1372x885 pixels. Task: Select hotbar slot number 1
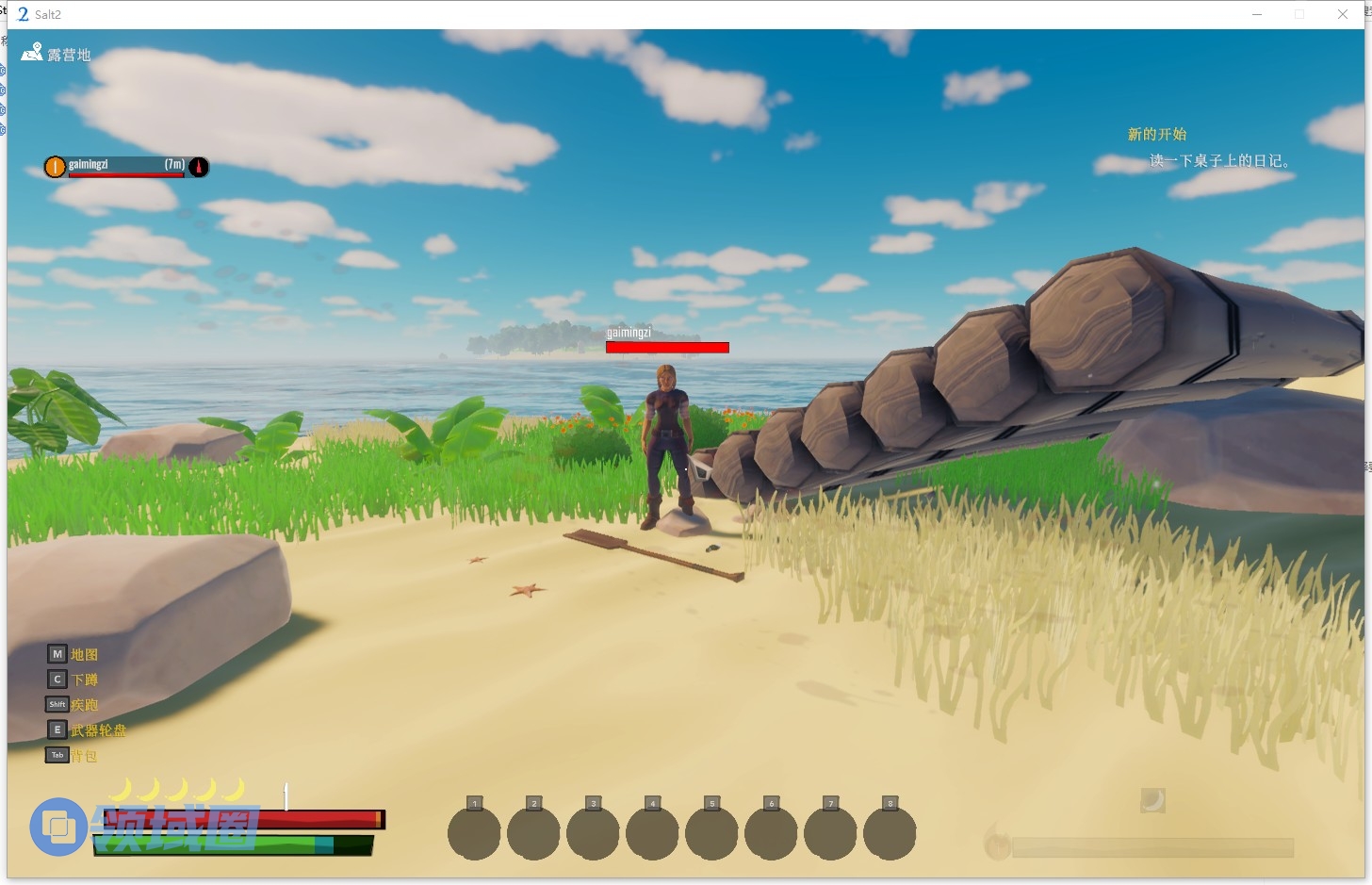pyautogui.click(x=474, y=832)
